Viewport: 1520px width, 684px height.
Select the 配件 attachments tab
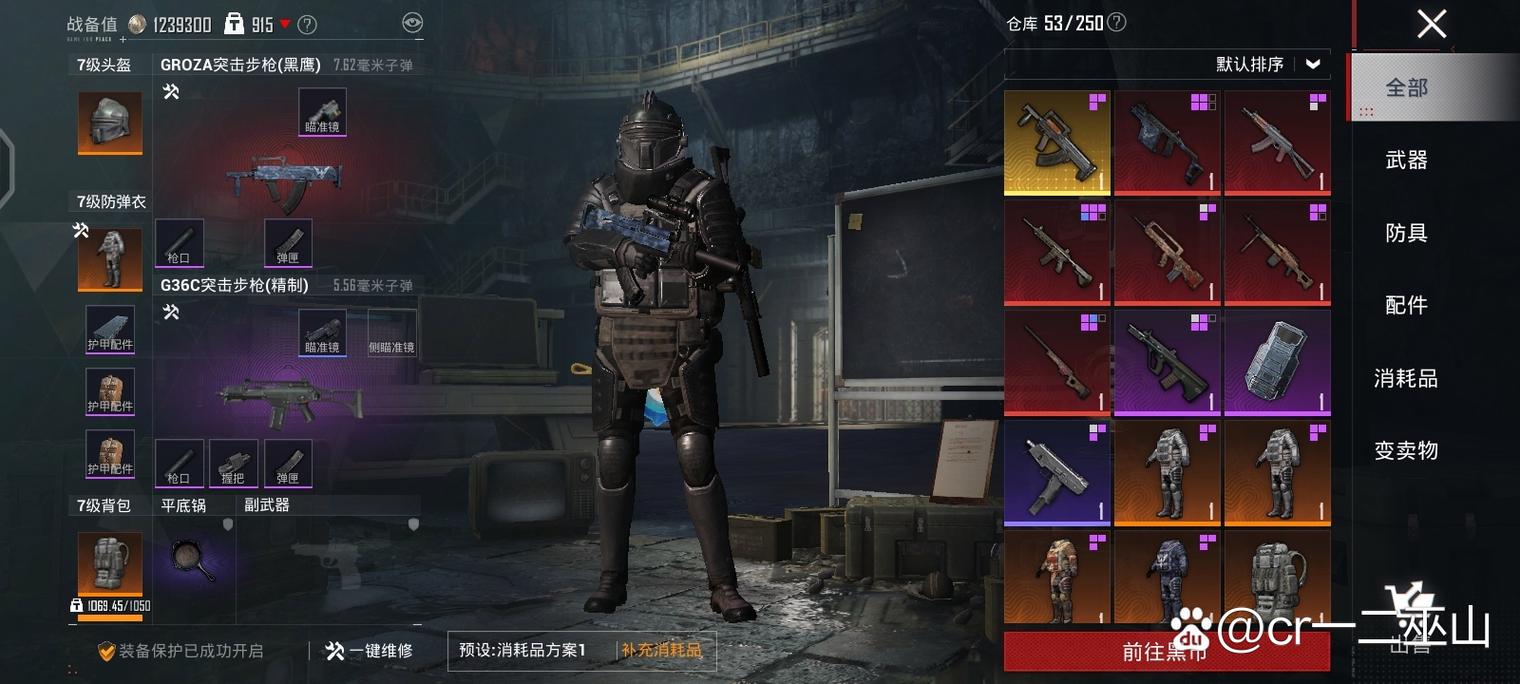point(1405,306)
